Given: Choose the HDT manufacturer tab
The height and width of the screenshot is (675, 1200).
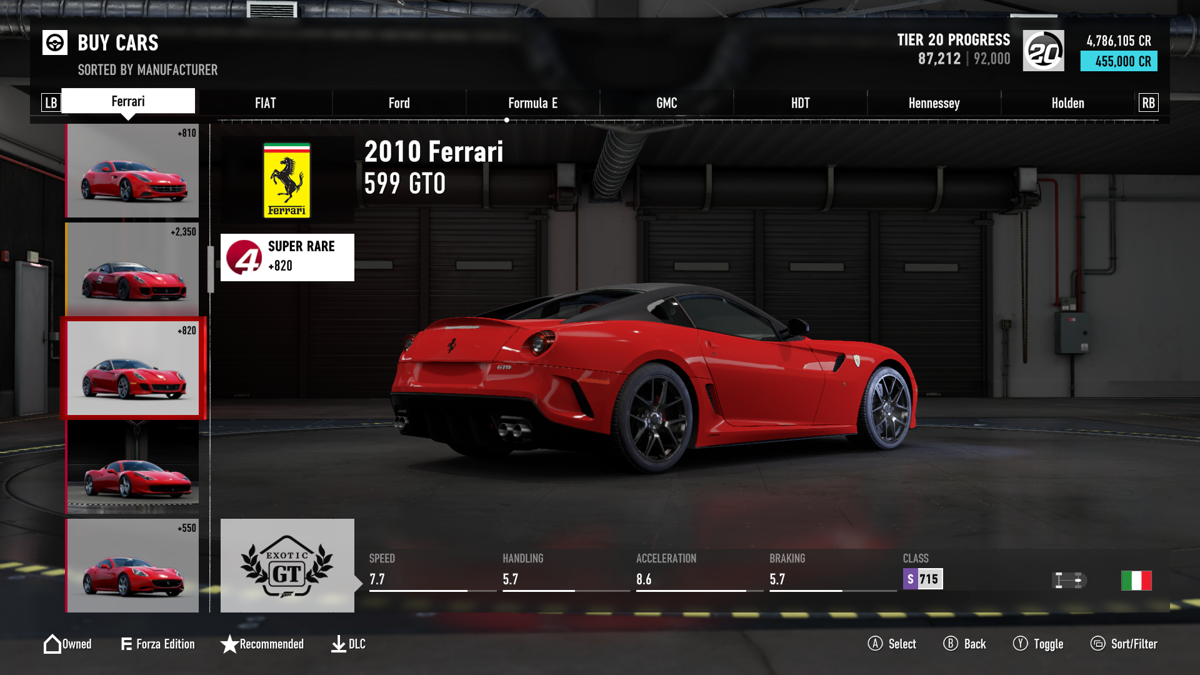Looking at the screenshot, I should coord(800,103).
